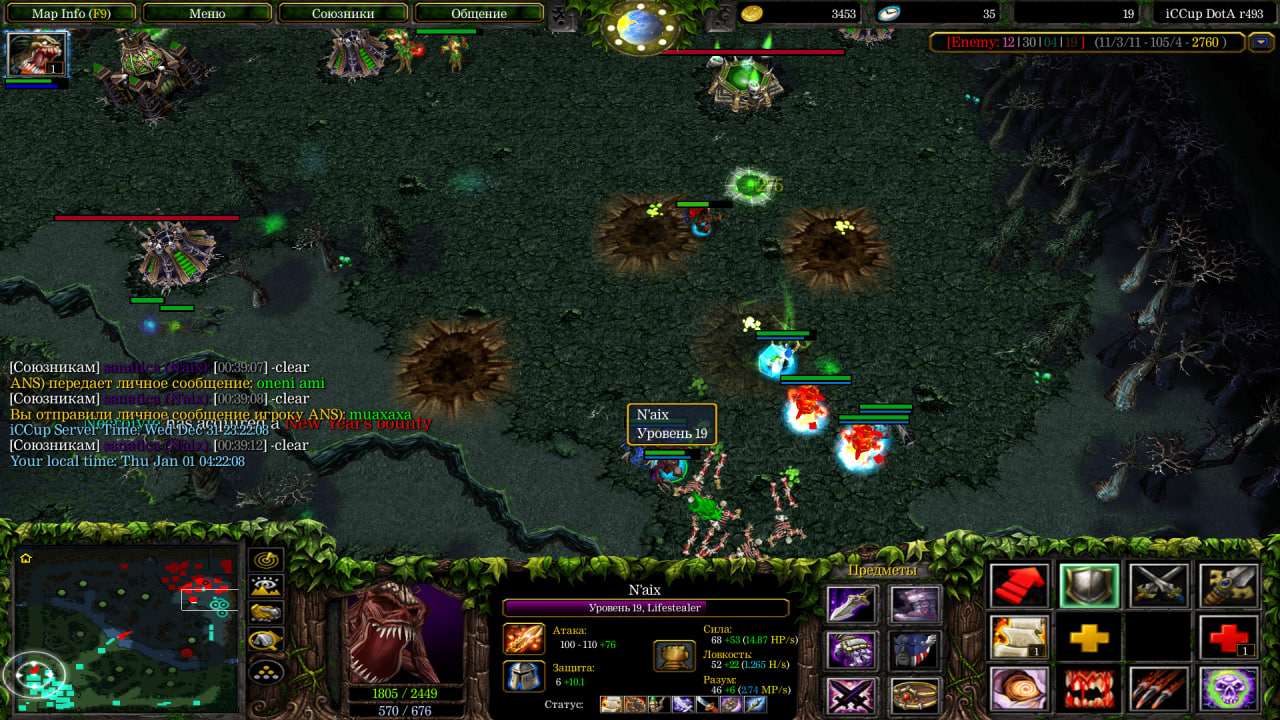This screenshot has height=720, width=1280.
Task: Collapse the scoreboard with the arrow button
Action: [x=1262, y=42]
